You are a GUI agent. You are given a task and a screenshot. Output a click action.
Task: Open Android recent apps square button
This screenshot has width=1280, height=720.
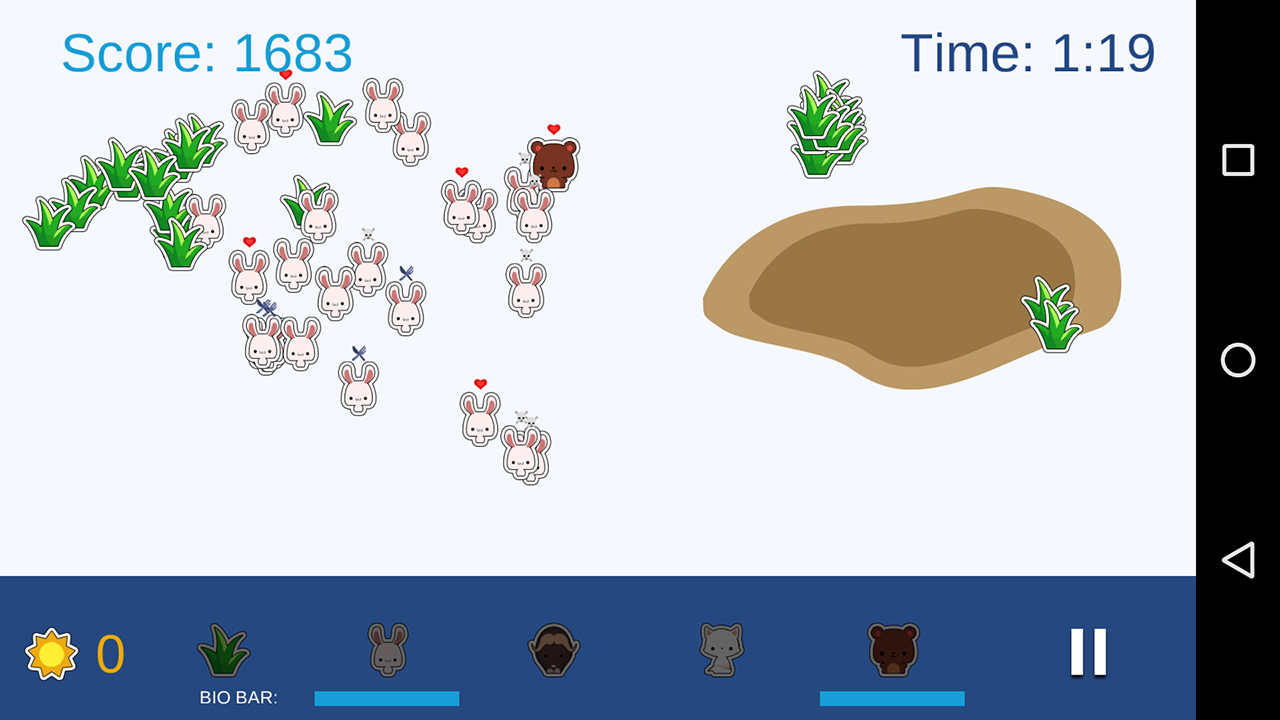1238,160
